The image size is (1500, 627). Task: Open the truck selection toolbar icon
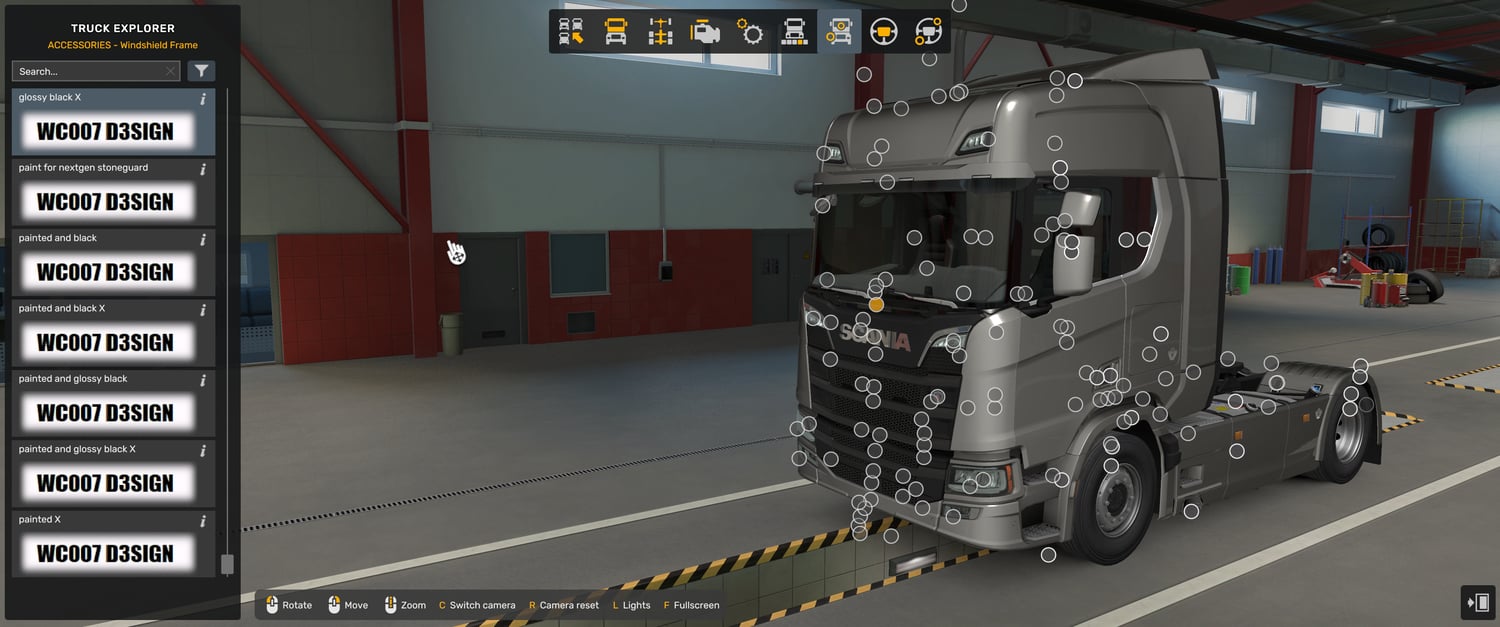571,32
